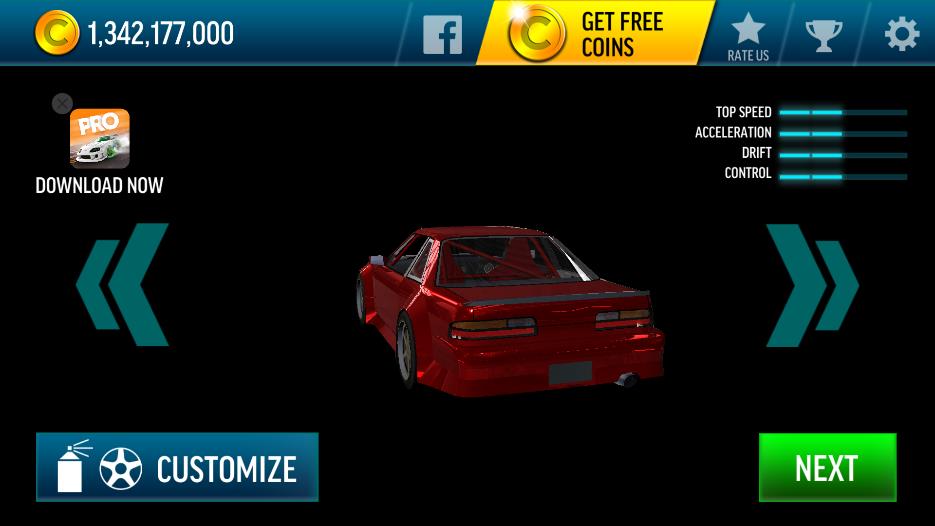Open the Facebook page link
The height and width of the screenshot is (526, 935).
pyautogui.click(x=442, y=34)
